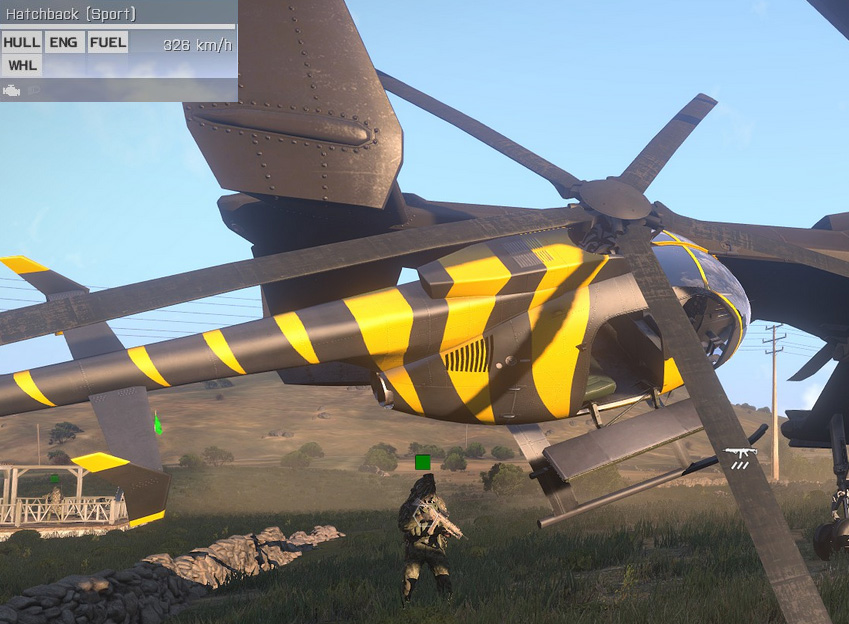Select the green square unit marker
Screen dimensions: 849x624
click(422, 462)
